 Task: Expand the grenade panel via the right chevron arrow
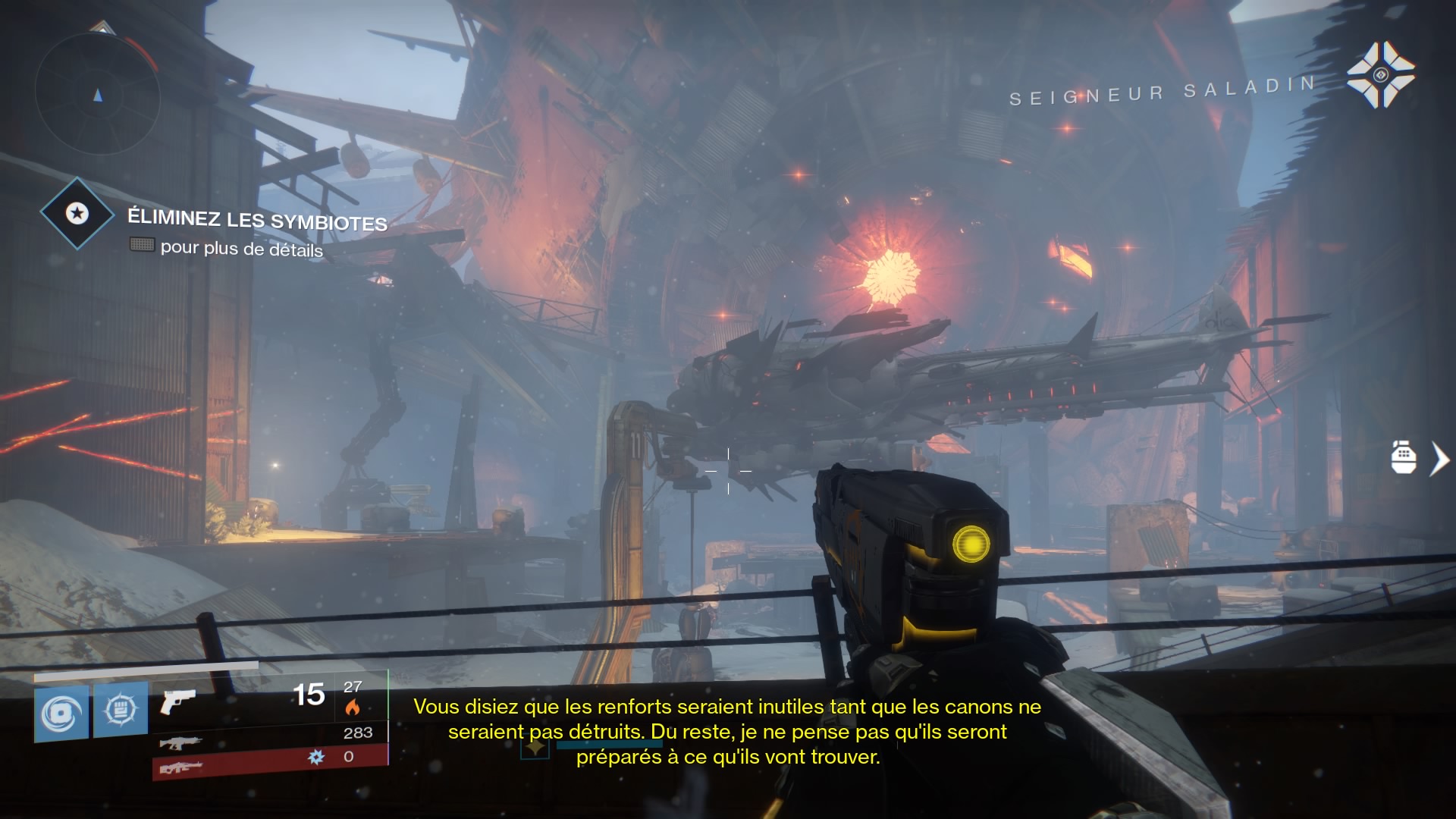pyautogui.click(x=1438, y=458)
